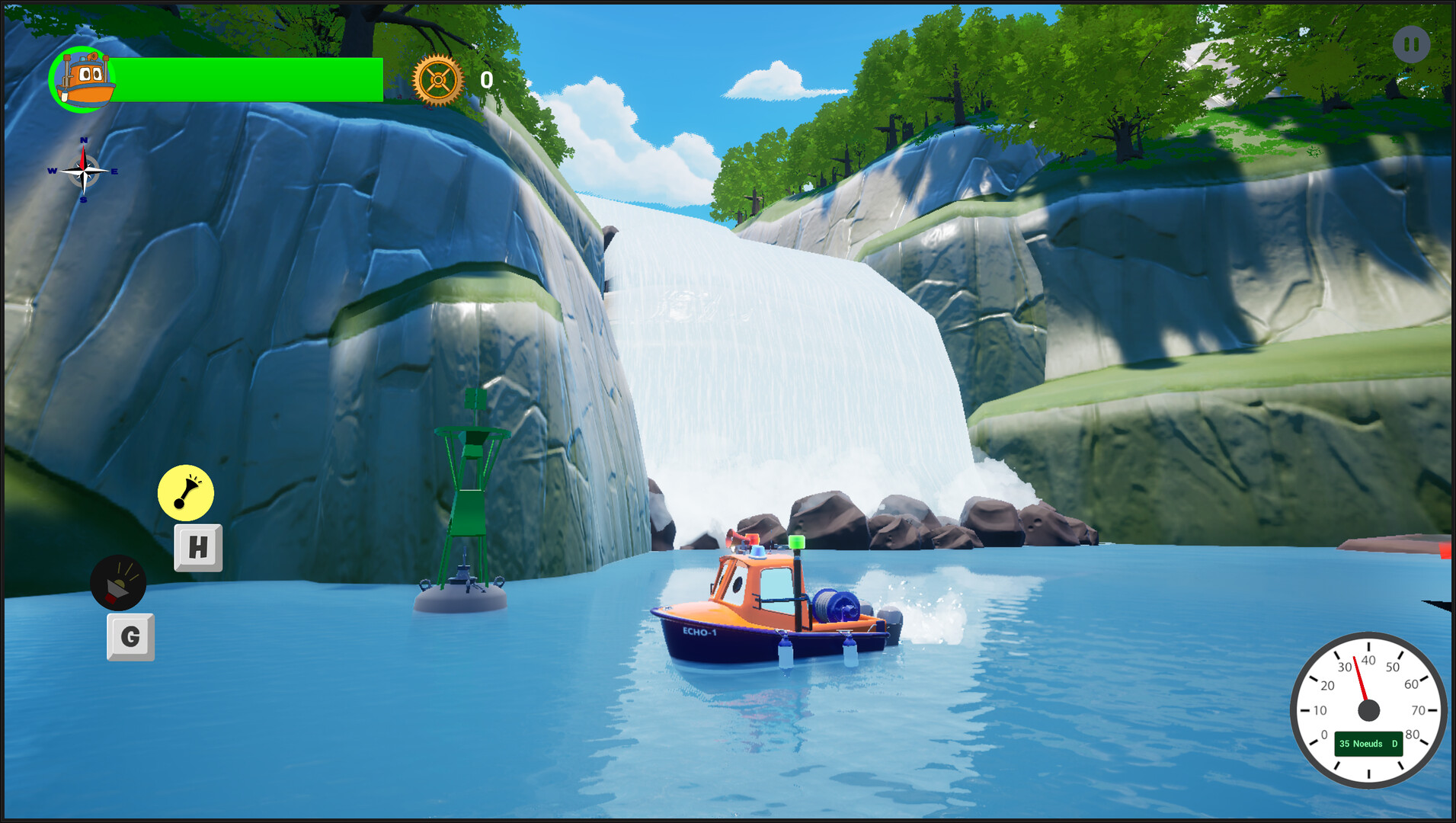The image size is (1456, 823).
Task: Click the North marker on the compass
Action: point(82,141)
